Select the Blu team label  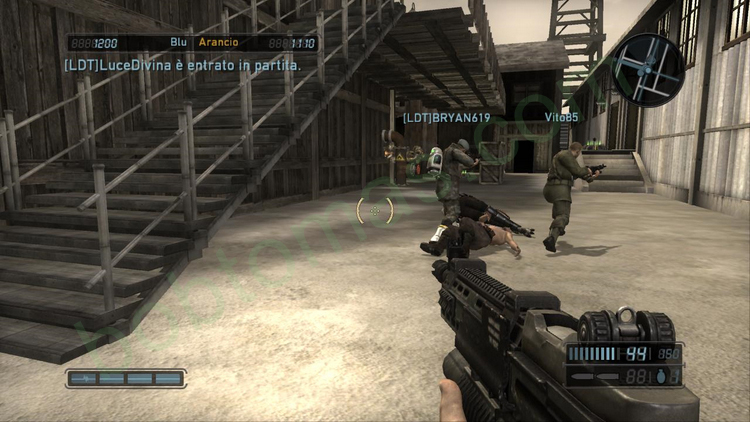click(179, 43)
